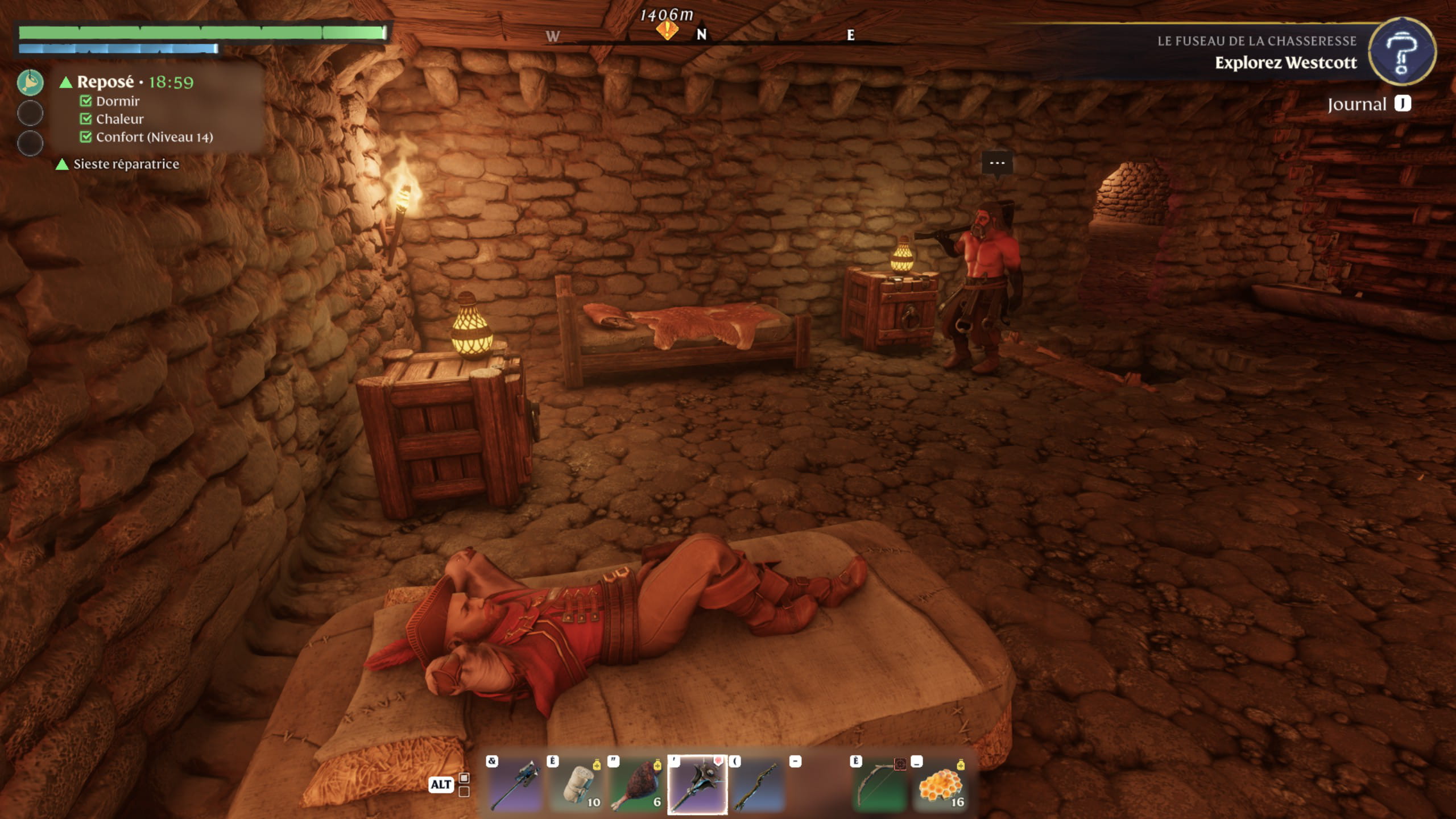Show the Sieste réparatrice buff details
Image resolution: width=1456 pixels, height=819 pixels.
(x=126, y=164)
